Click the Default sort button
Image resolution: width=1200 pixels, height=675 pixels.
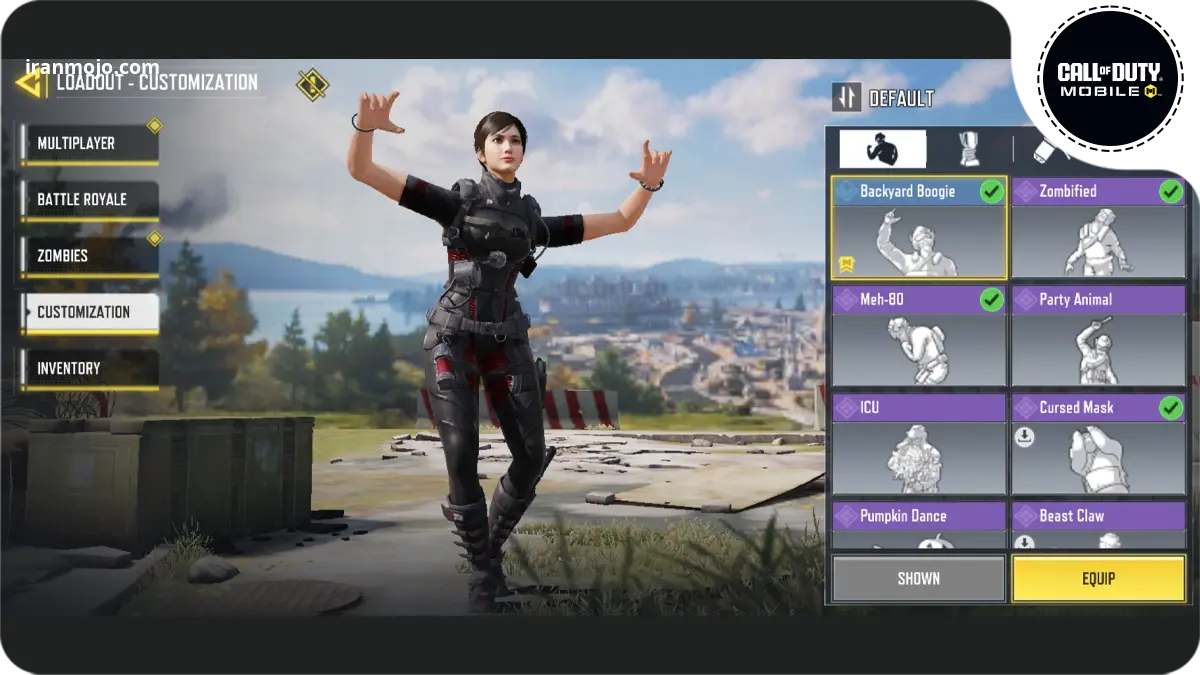click(884, 98)
